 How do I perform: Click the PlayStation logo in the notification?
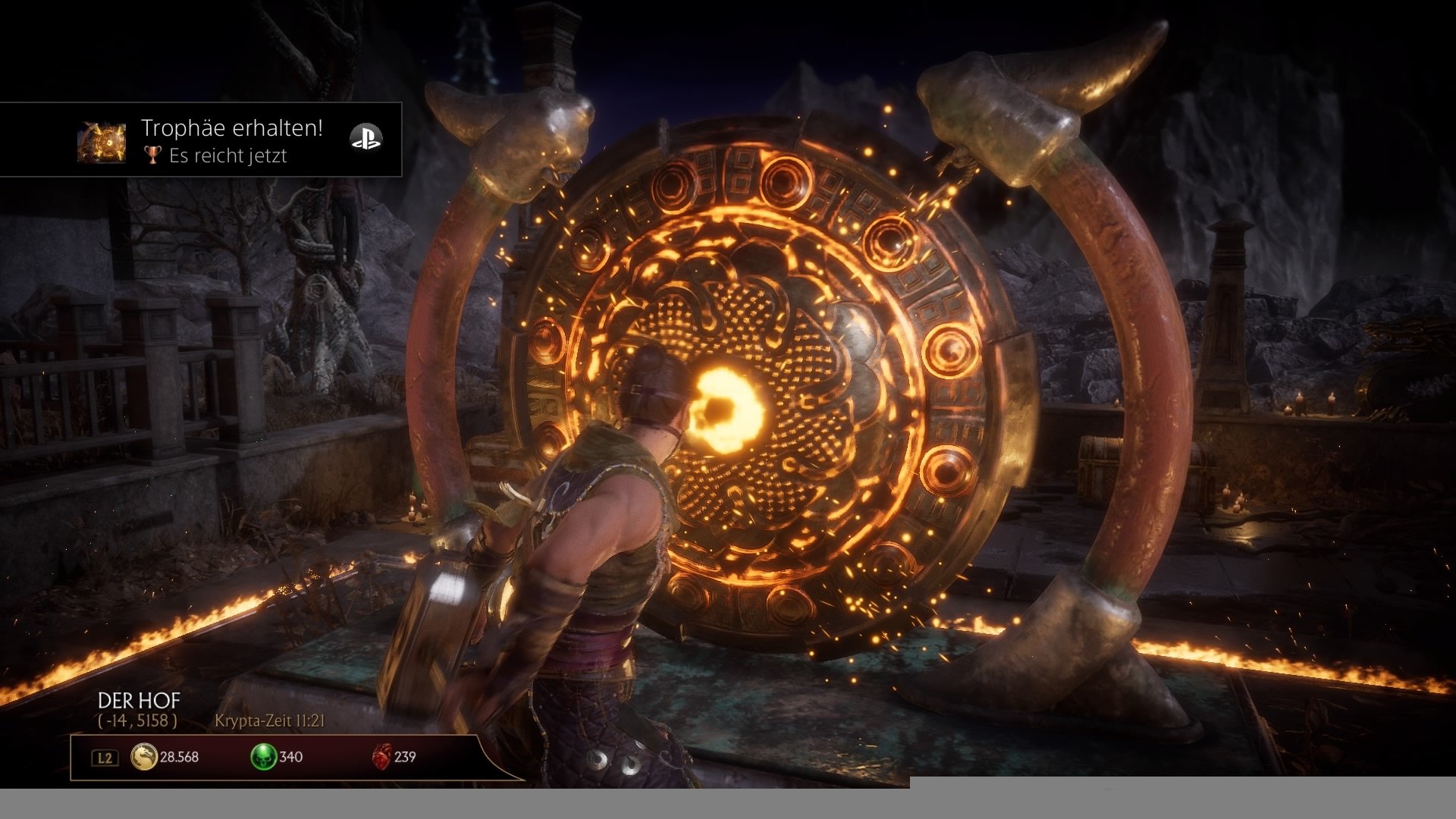[x=368, y=140]
